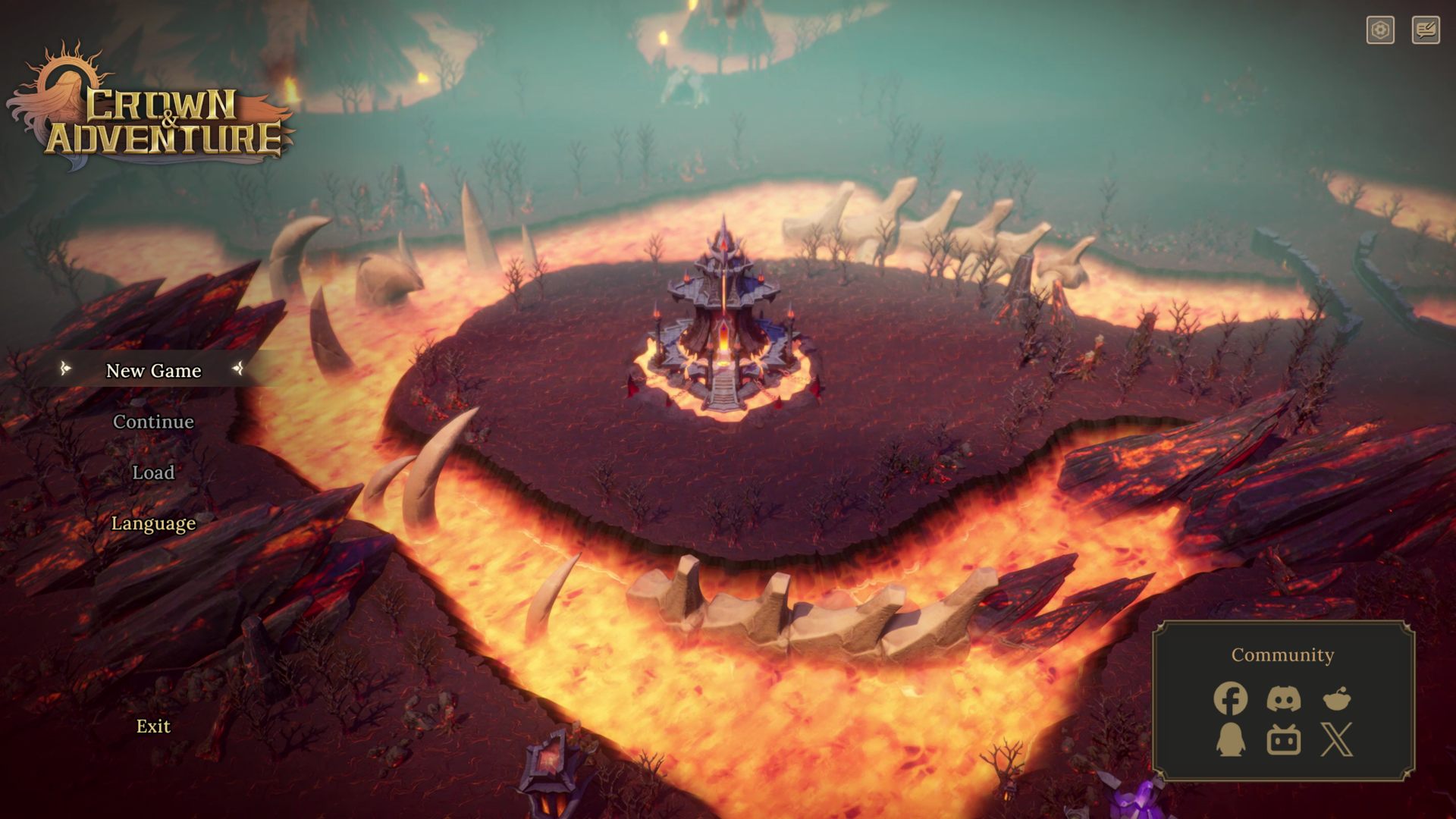Join the Discord community
Screen dimensions: 1456x819
pyautogui.click(x=1283, y=698)
